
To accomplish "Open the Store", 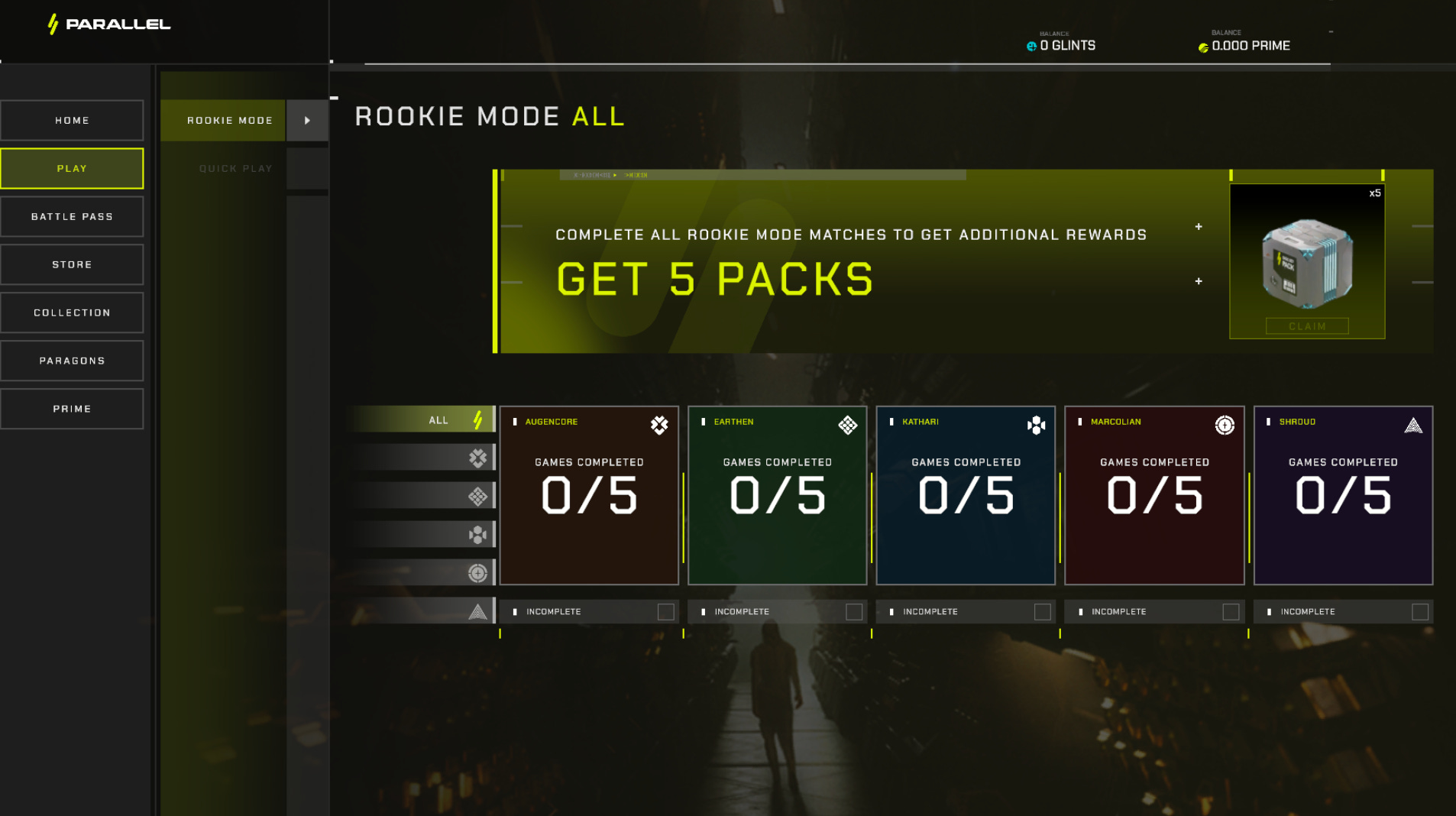I will click(x=72, y=264).
